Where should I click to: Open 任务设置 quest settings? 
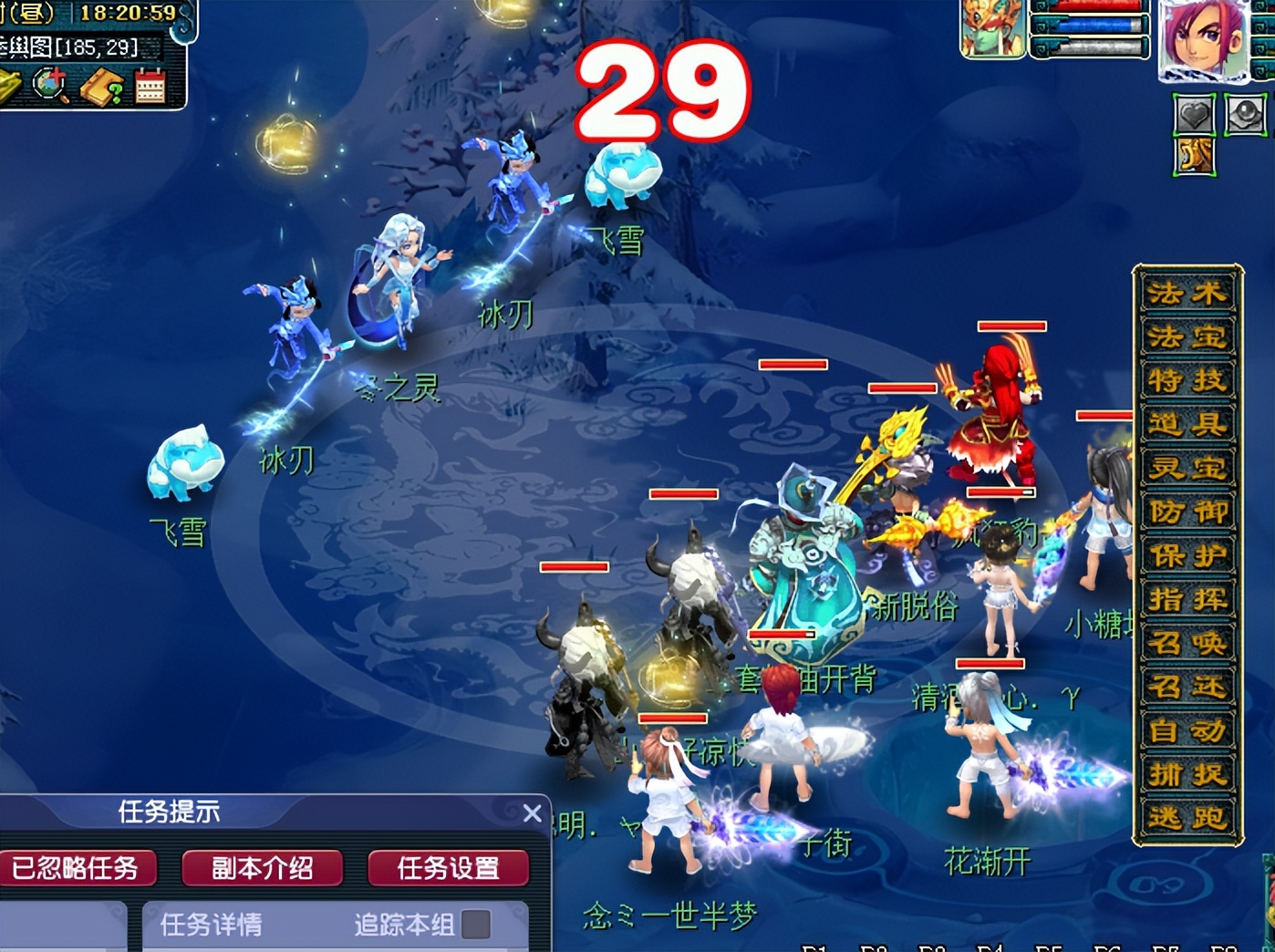(448, 868)
